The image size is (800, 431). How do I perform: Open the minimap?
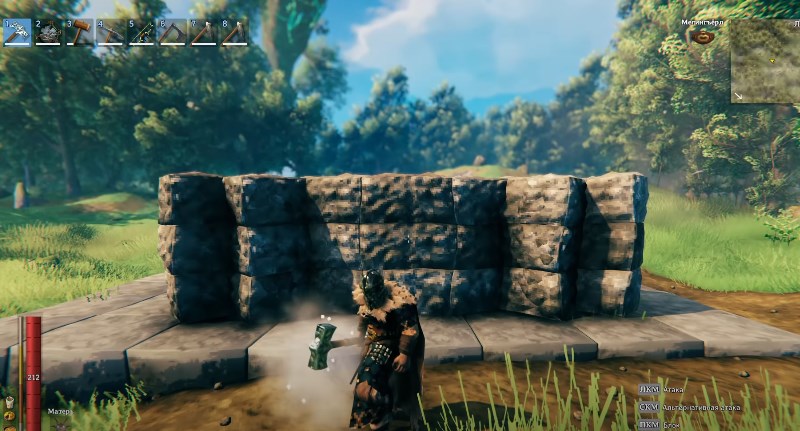point(763,59)
